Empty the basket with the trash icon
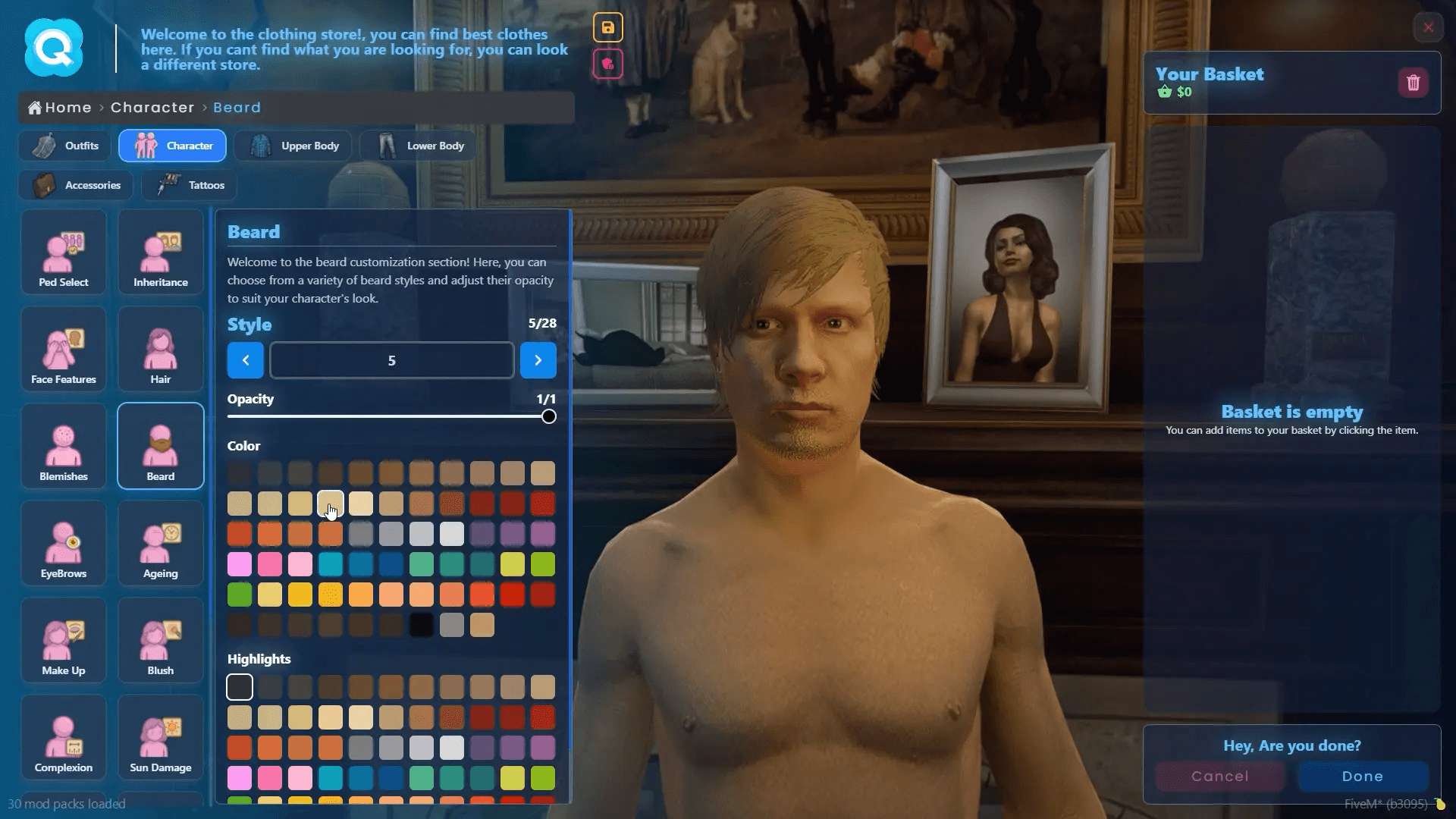 tap(1413, 83)
